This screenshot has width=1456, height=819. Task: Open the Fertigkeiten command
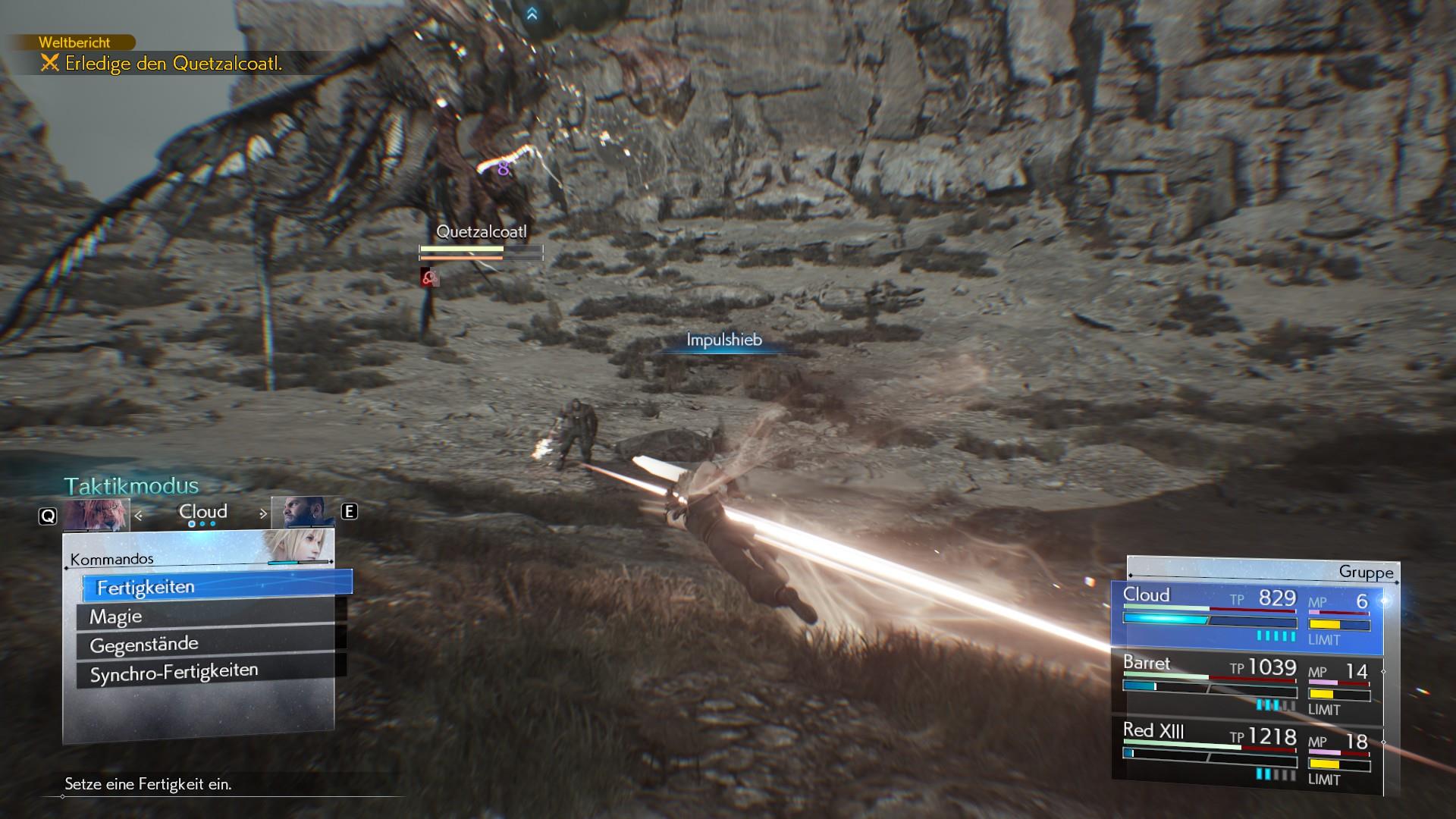pyautogui.click(x=216, y=586)
